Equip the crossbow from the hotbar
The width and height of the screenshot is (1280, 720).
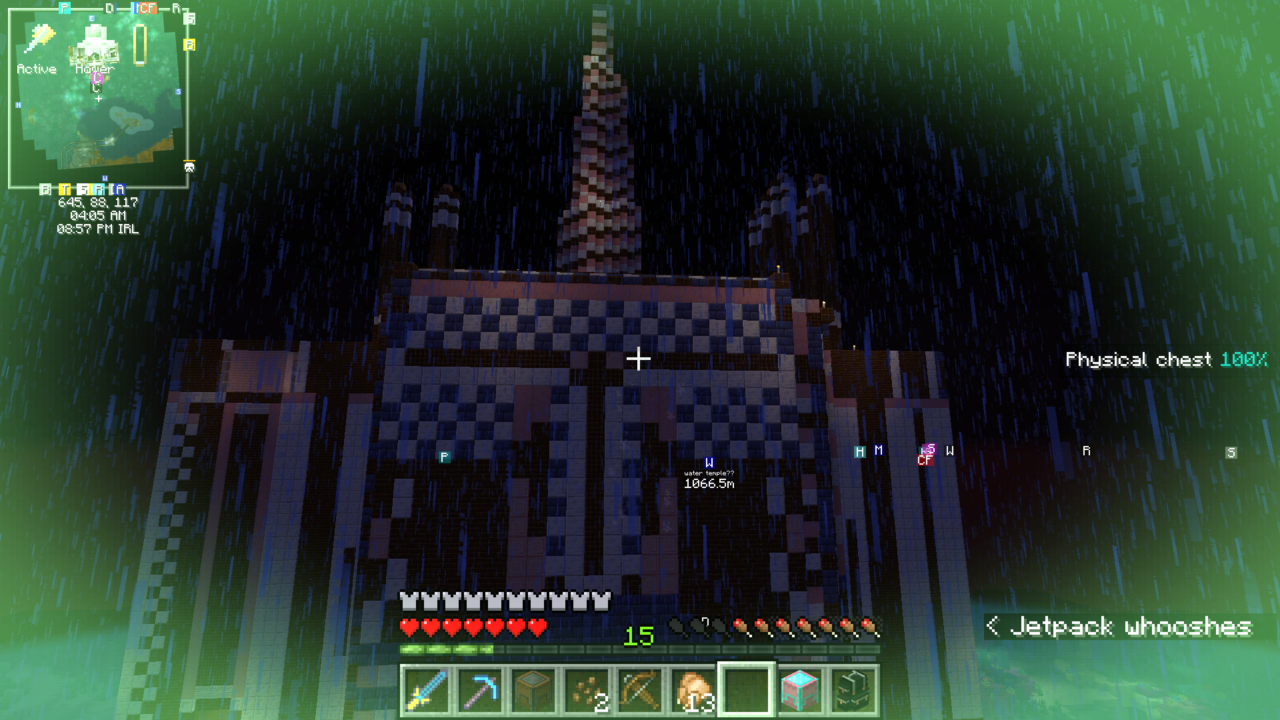tap(639, 690)
